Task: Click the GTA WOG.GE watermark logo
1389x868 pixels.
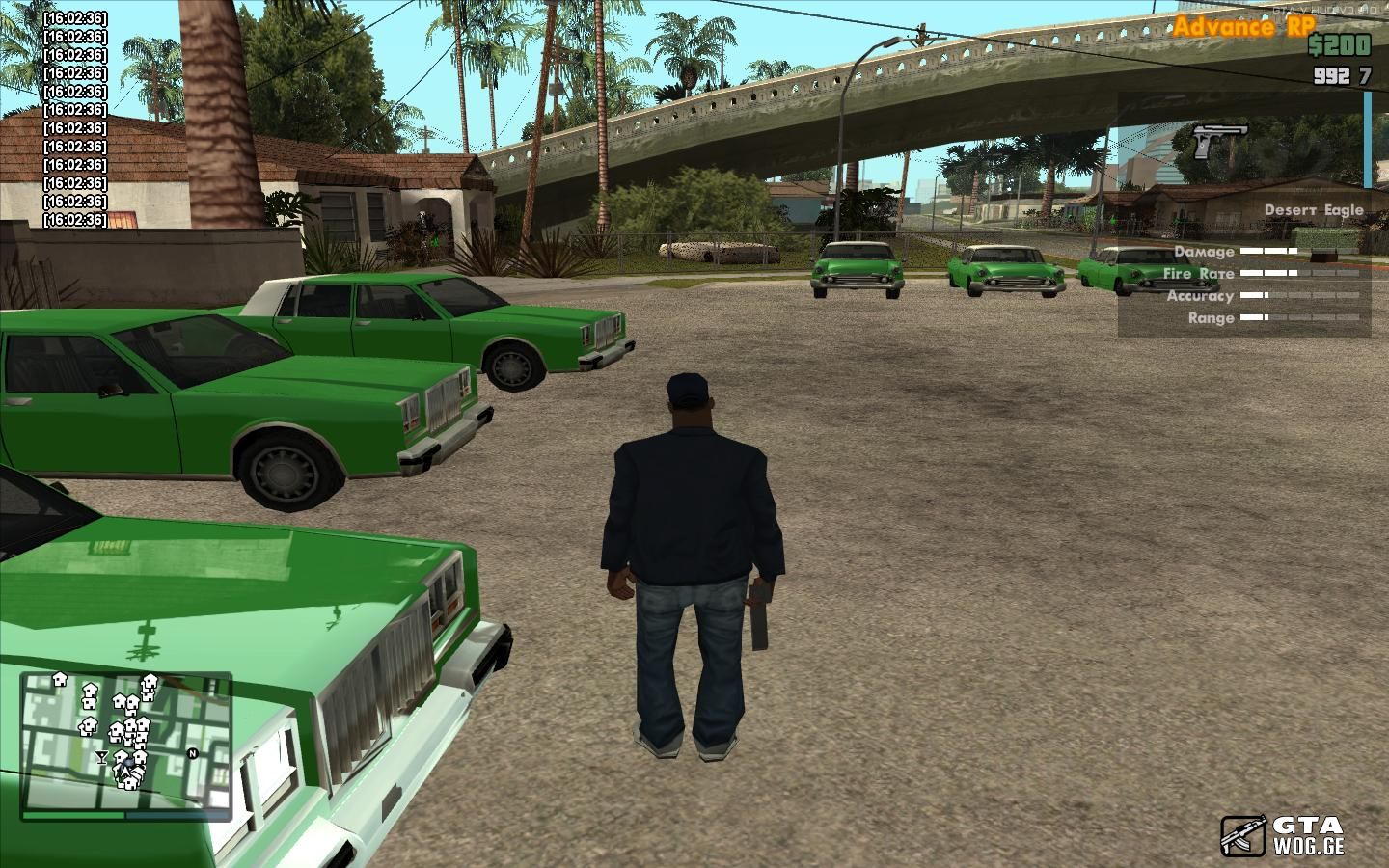Action: pos(1283,835)
